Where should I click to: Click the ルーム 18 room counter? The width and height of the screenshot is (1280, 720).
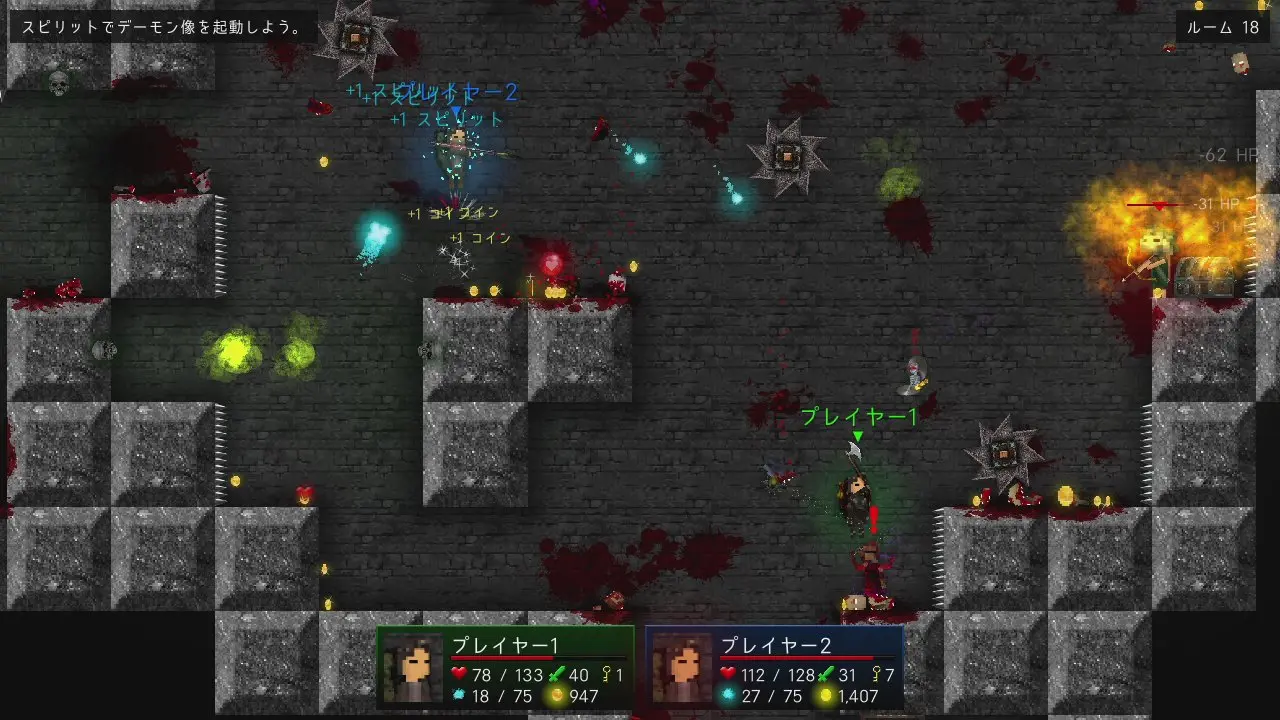(1222, 28)
